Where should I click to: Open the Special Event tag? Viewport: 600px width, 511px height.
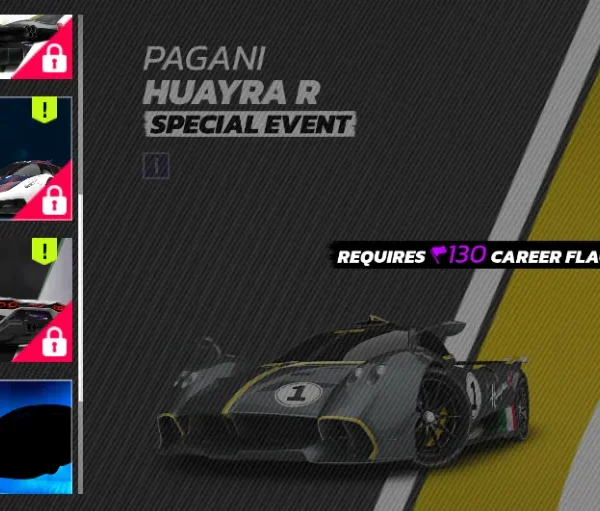250,125
